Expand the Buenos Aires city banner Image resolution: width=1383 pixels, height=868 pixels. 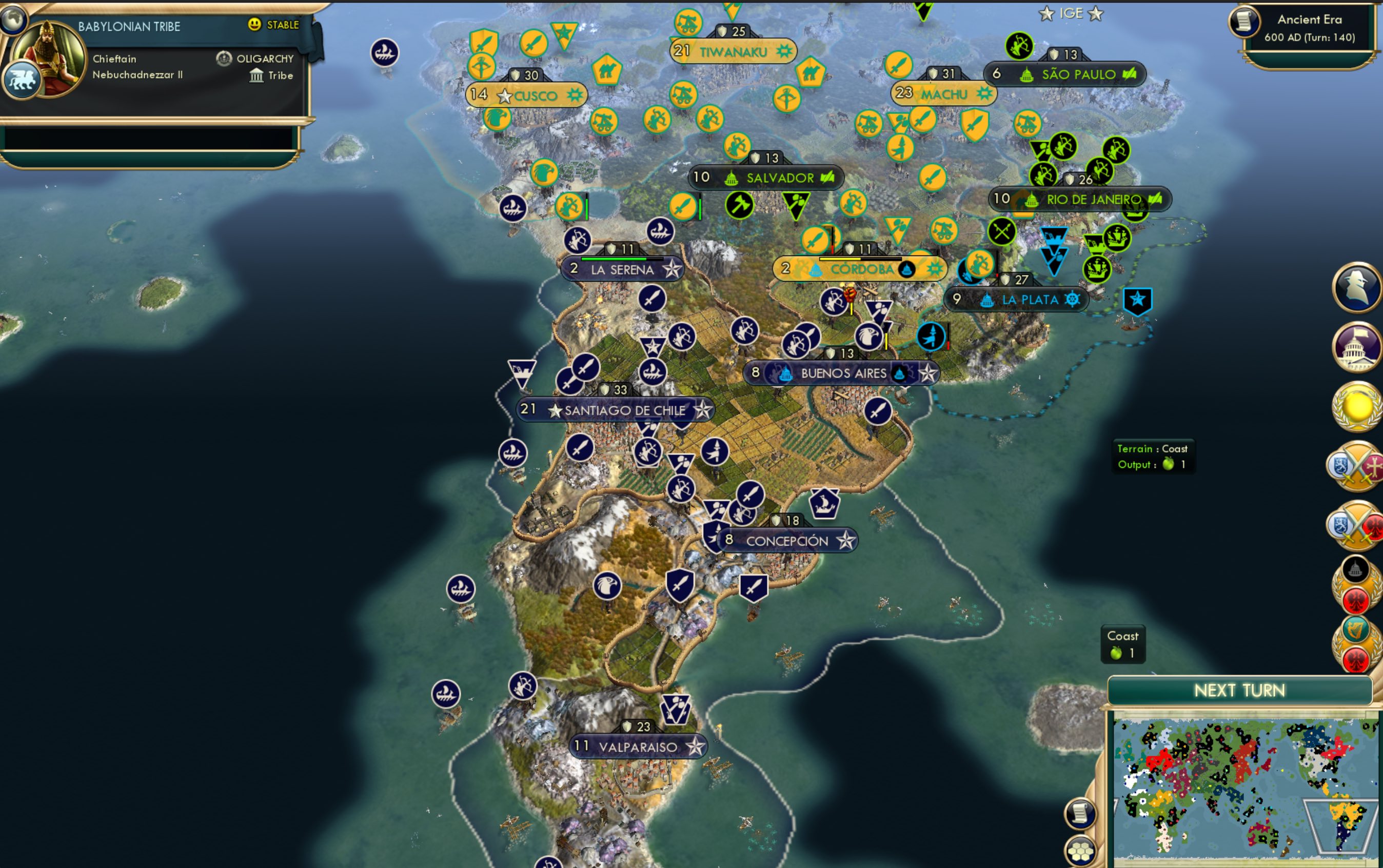[844, 372]
